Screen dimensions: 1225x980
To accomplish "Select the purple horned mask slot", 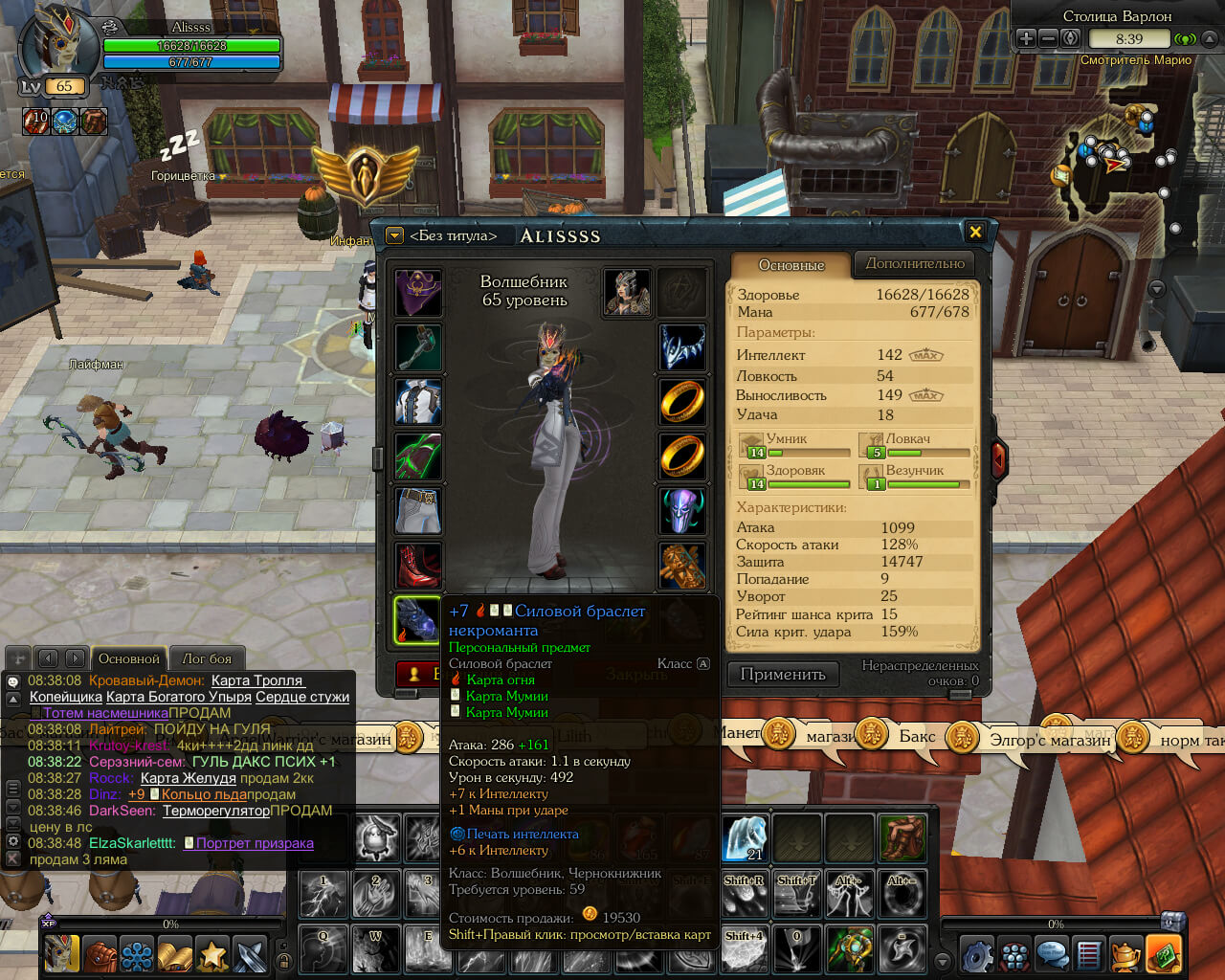I will pyautogui.click(x=682, y=510).
